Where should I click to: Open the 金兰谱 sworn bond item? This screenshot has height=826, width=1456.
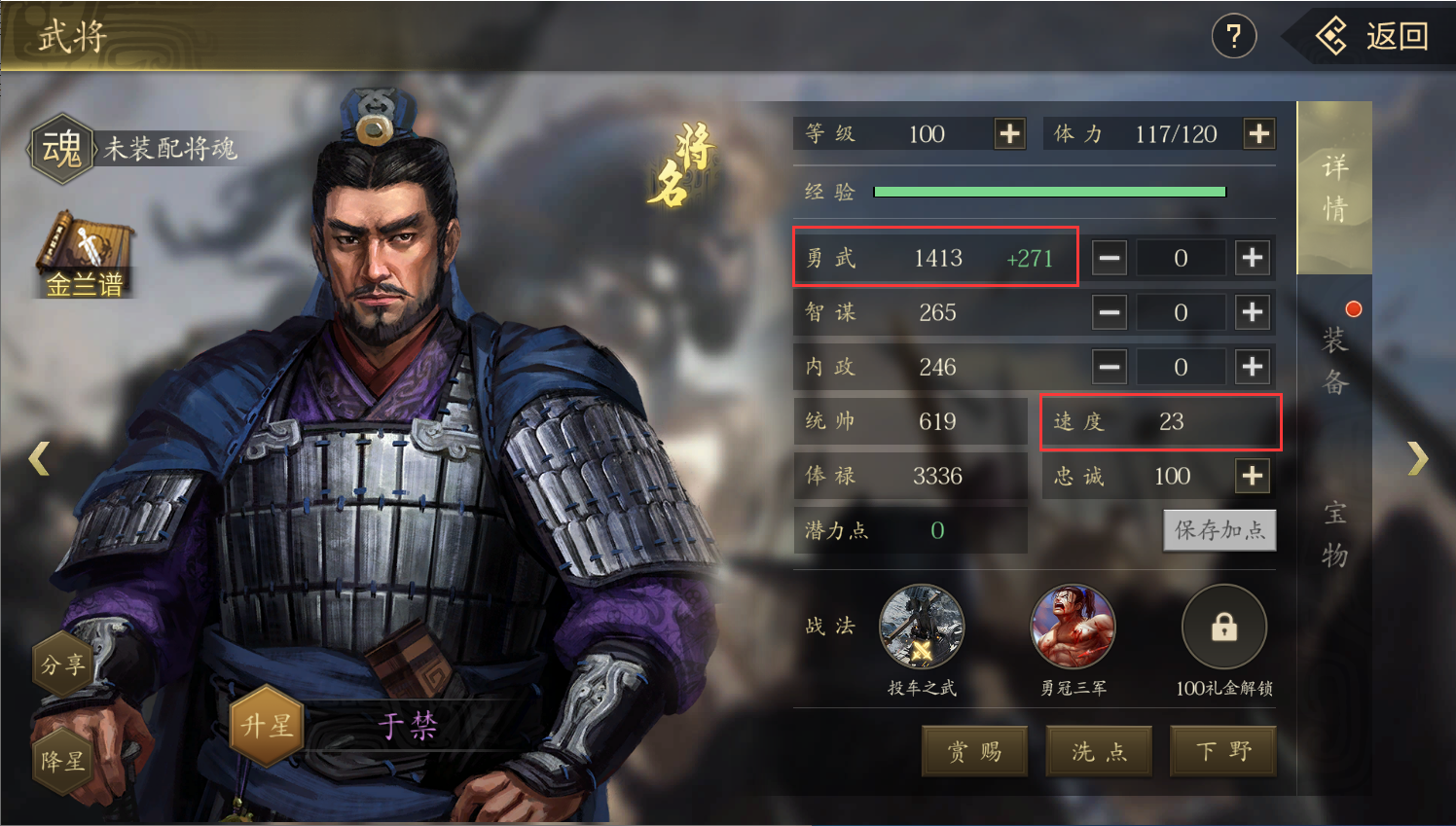[83, 248]
